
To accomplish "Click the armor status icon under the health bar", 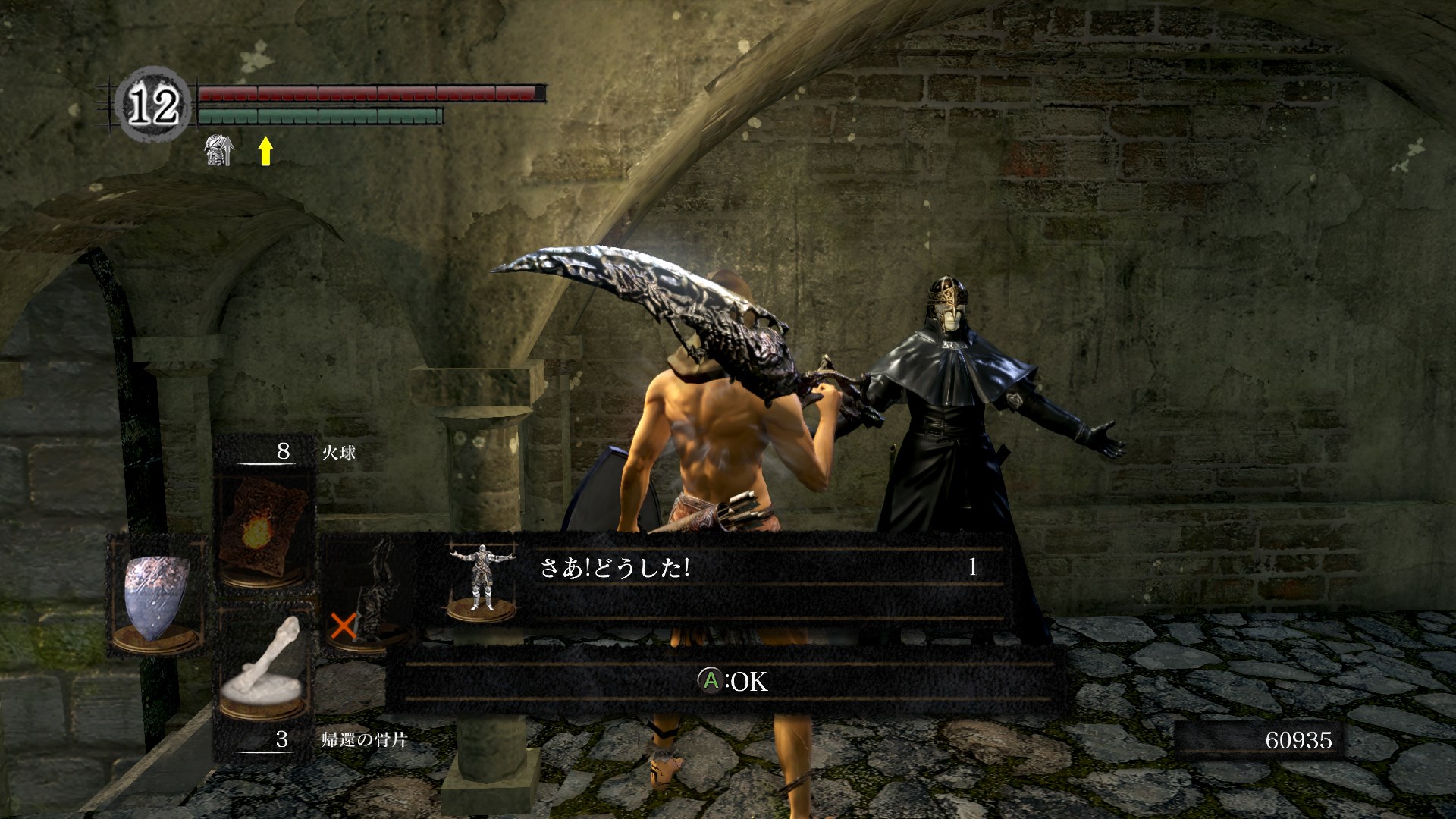I will [x=219, y=150].
